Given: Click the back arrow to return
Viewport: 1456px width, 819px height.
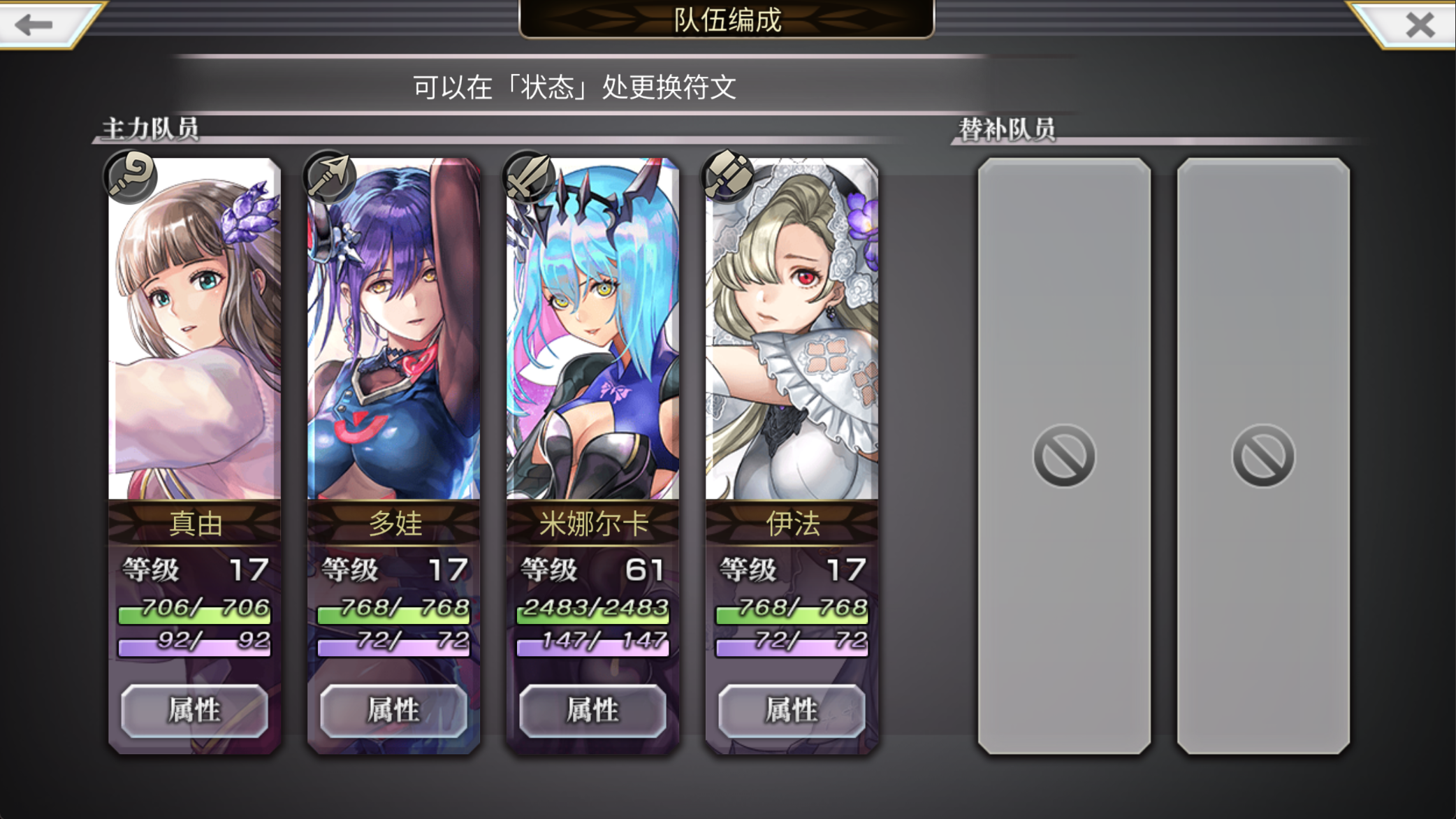Looking at the screenshot, I should pos(31,24).
